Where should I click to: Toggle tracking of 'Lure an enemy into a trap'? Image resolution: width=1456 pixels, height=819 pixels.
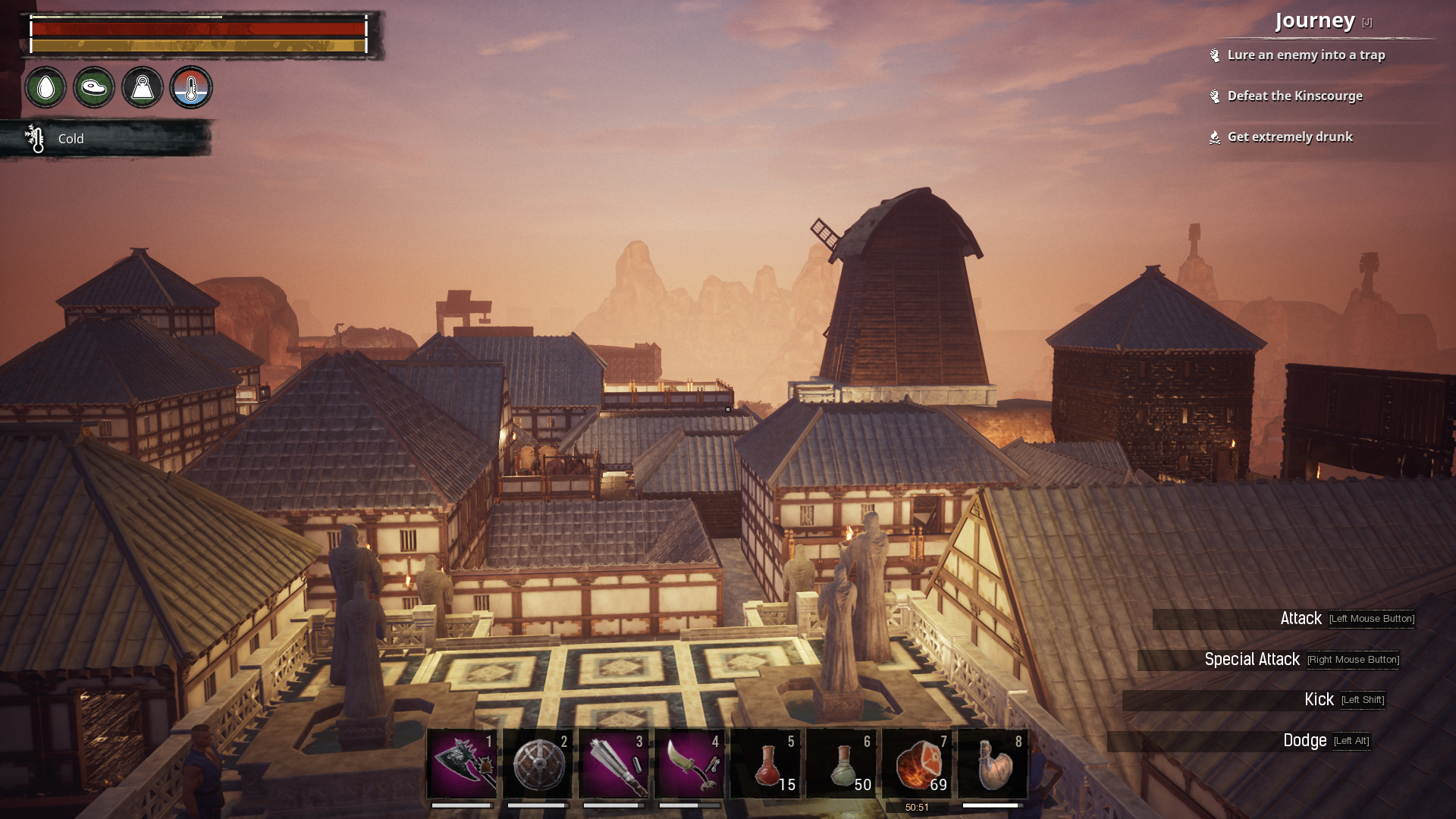pyautogui.click(x=1307, y=55)
